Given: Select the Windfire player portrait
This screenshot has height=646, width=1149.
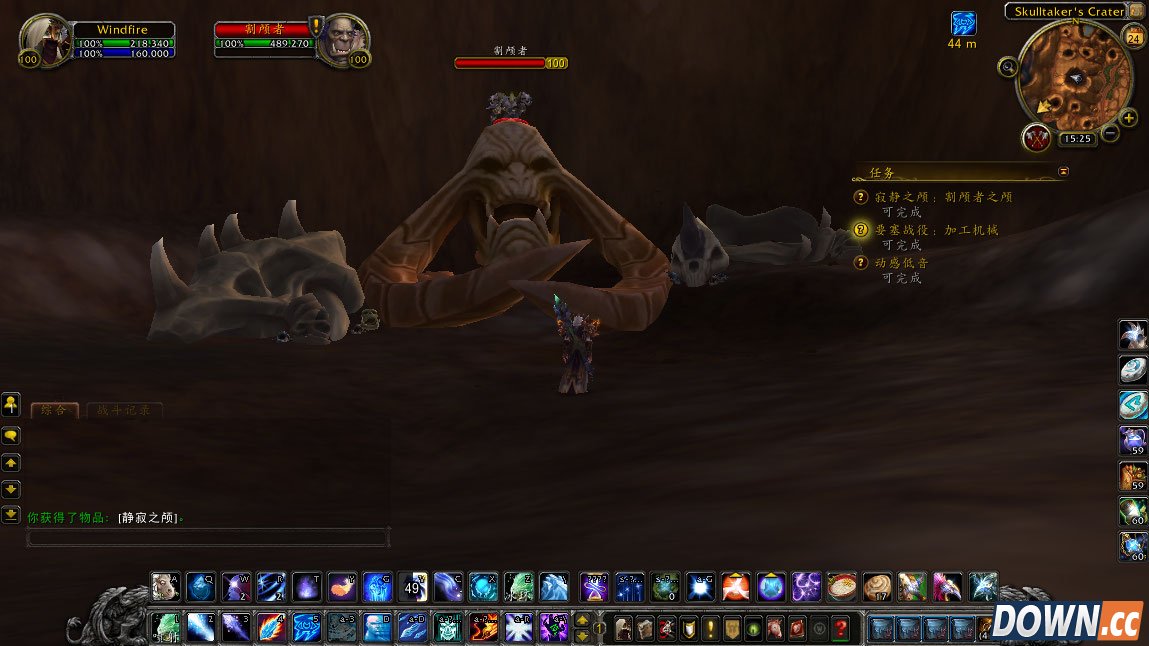Looking at the screenshot, I should click(45, 39).
